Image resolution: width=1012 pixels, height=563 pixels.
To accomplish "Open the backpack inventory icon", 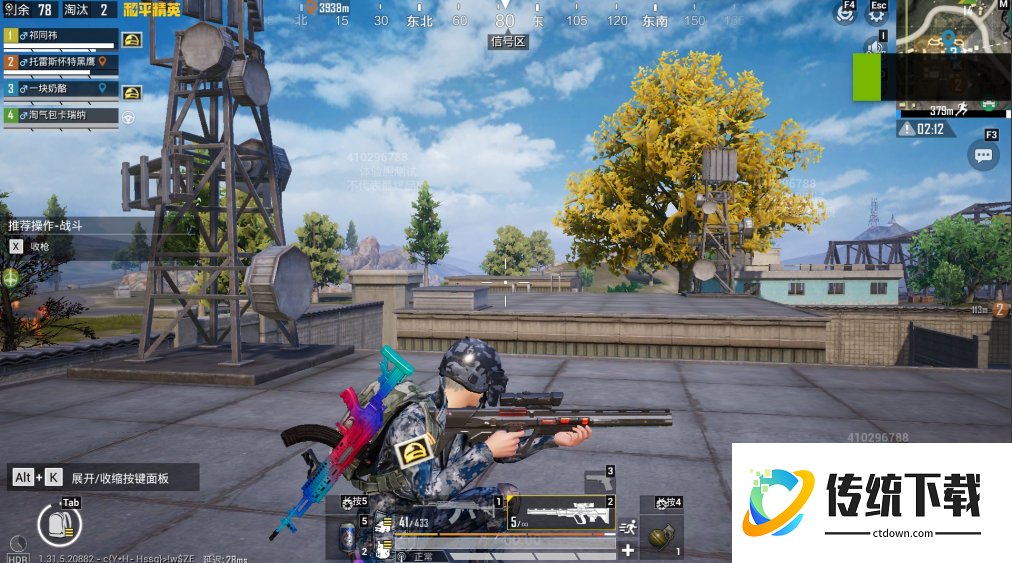I will click(57, 523).
